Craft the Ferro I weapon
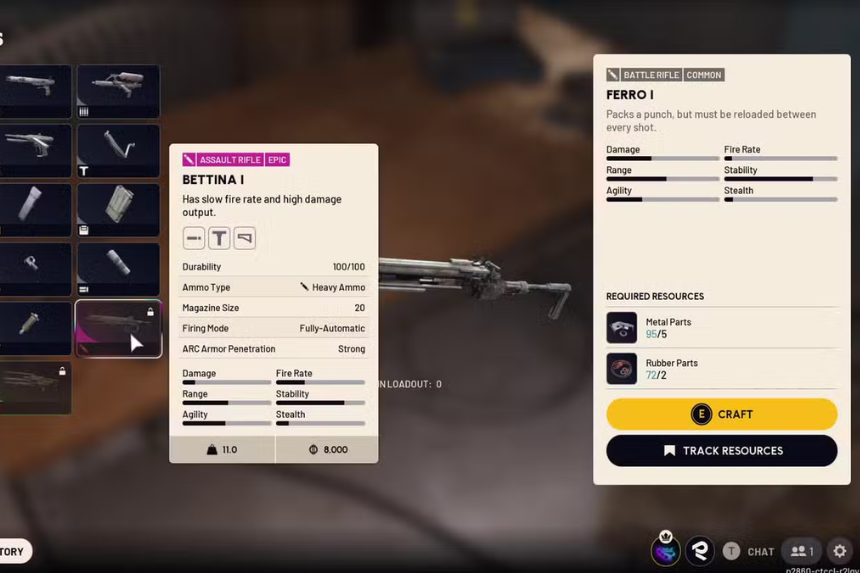Image resolution: width=860 pixels, height=573 pixels. pos(721,414)
